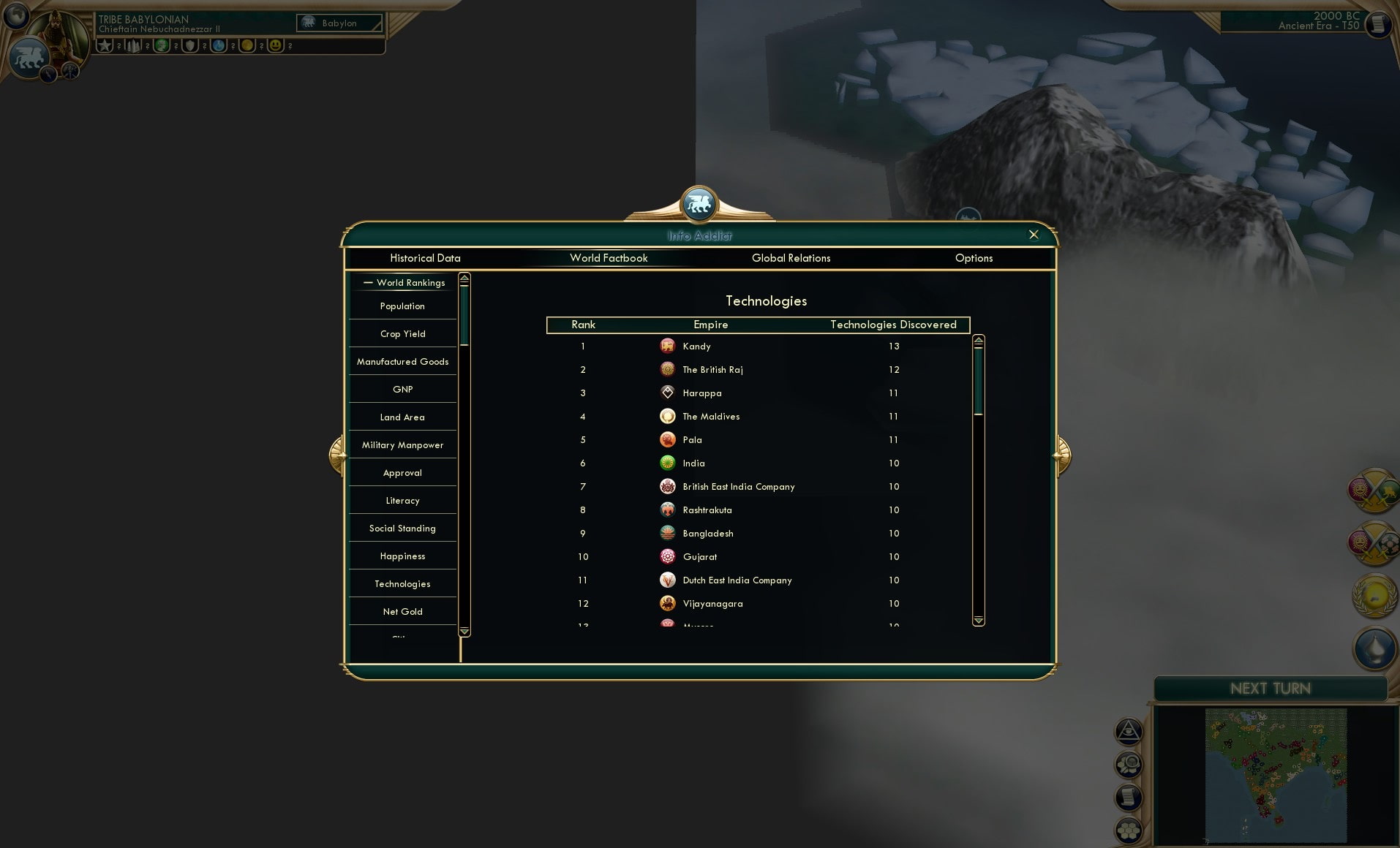This screenshot has width=1400, height=848.
Task: Click the faith flask icon on resource bar
Action: 218,46
